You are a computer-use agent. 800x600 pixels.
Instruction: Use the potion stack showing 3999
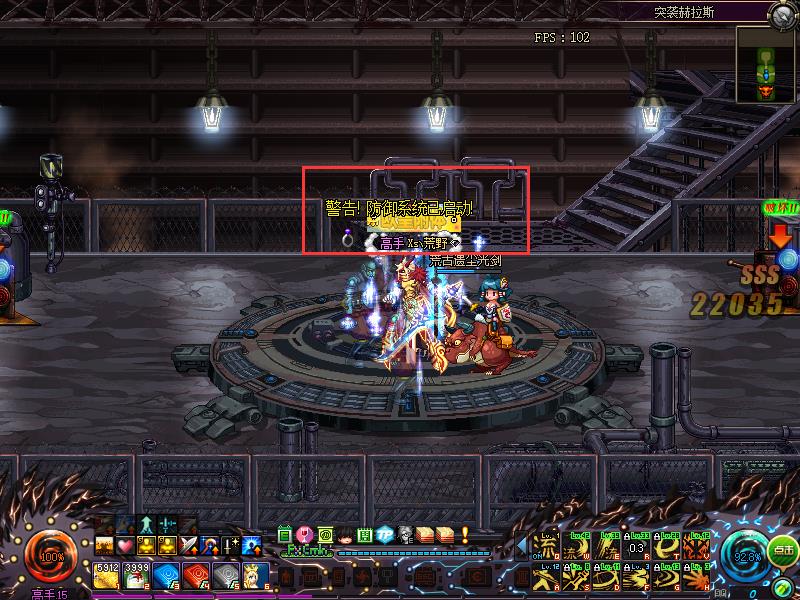tap(135, 573)
